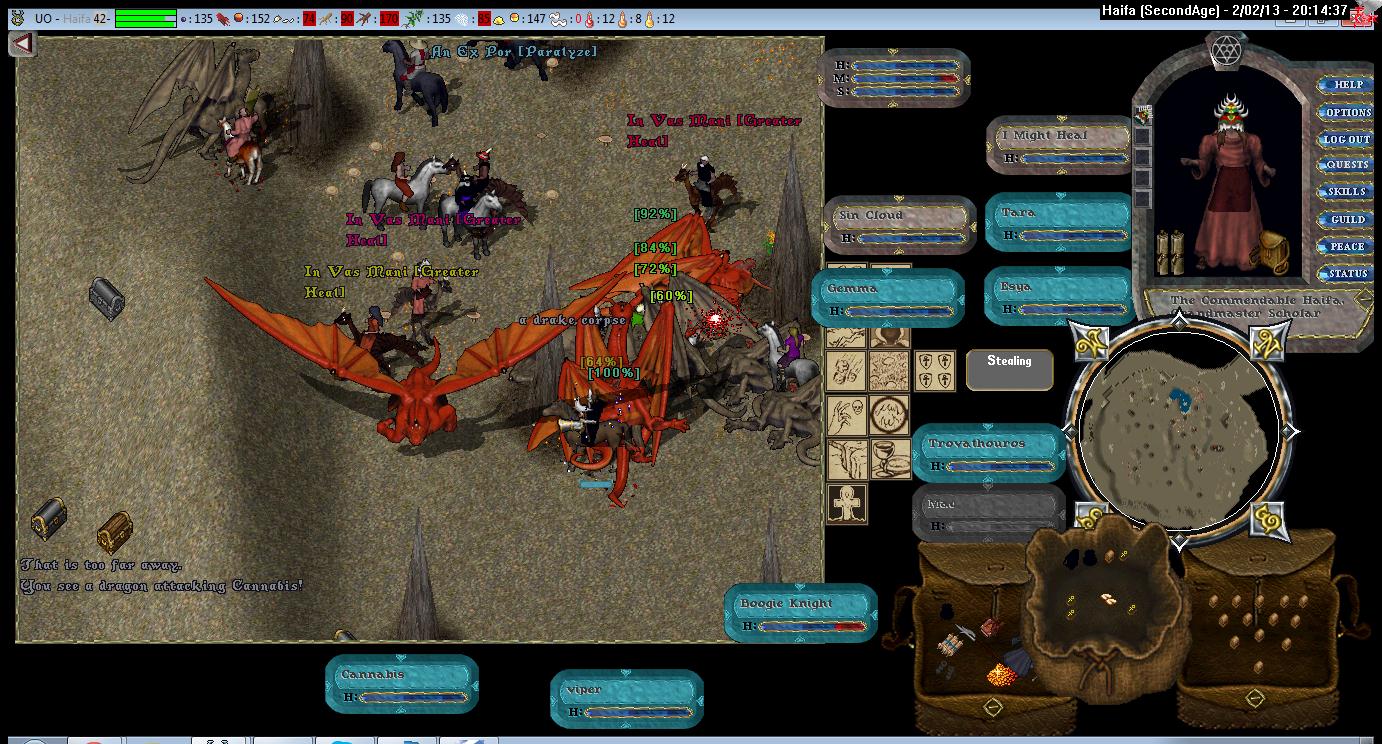This screenshot has height=744, width=1382.
Task: Select the viper health bar
Action: [627, 699]
